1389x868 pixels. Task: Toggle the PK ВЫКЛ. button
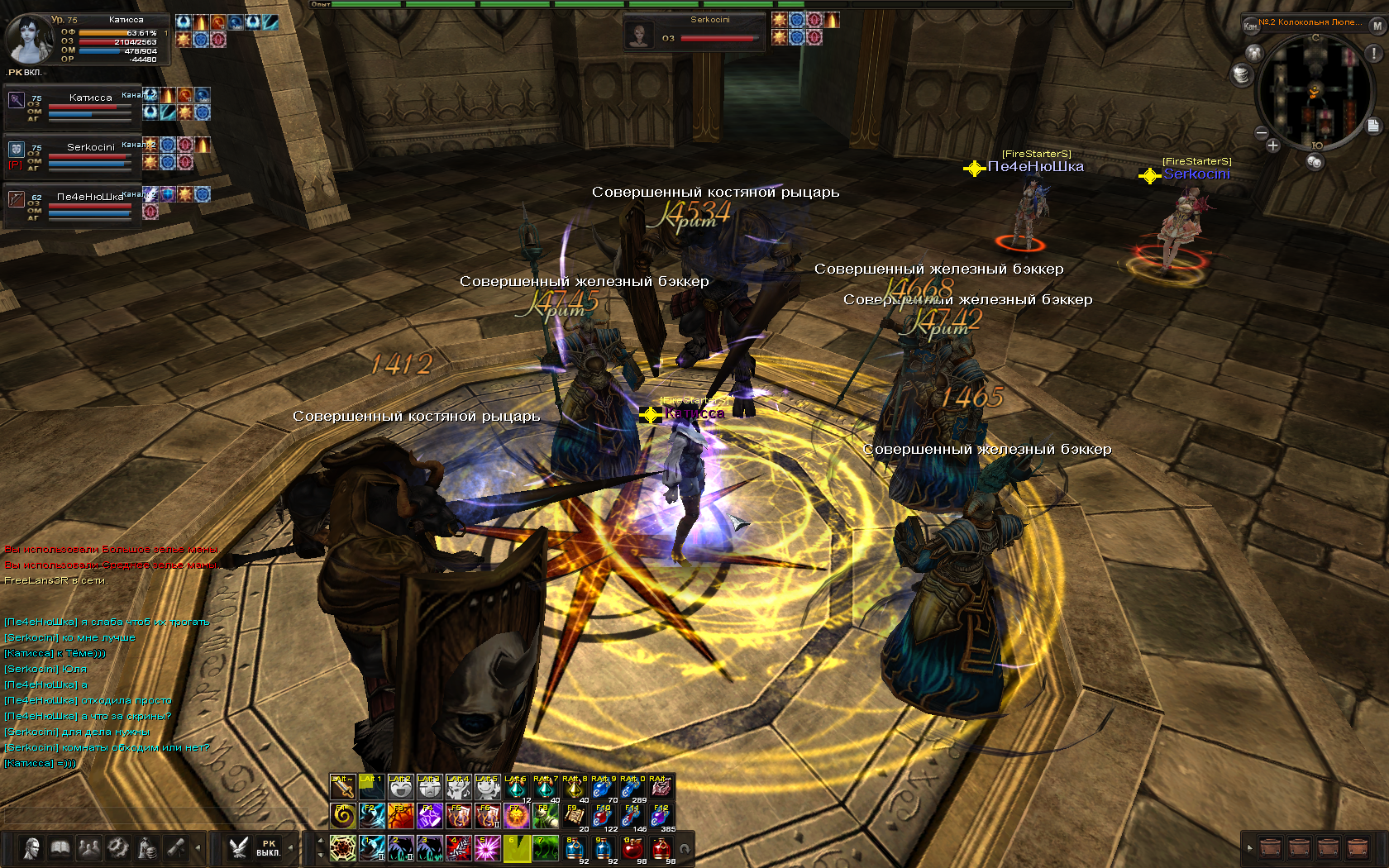(x=268, y=848)
